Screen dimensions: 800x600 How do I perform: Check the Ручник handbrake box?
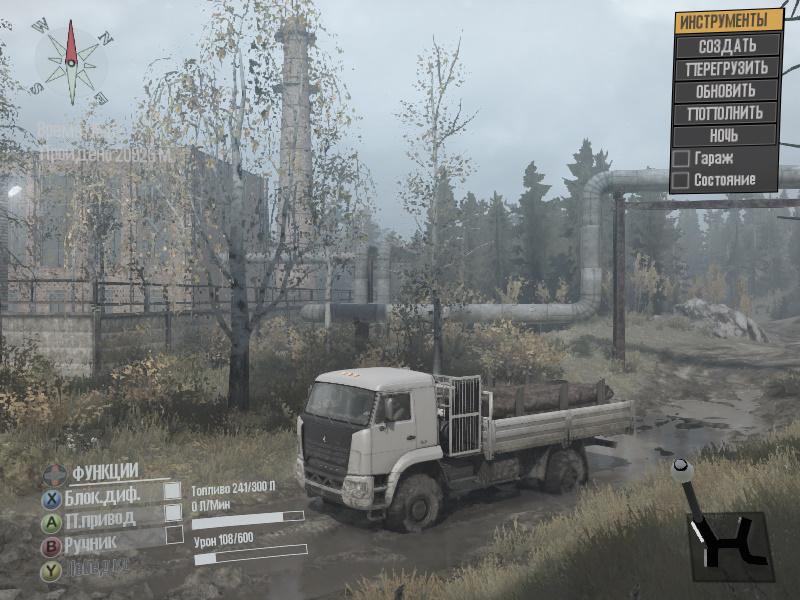tap(172, 536)
